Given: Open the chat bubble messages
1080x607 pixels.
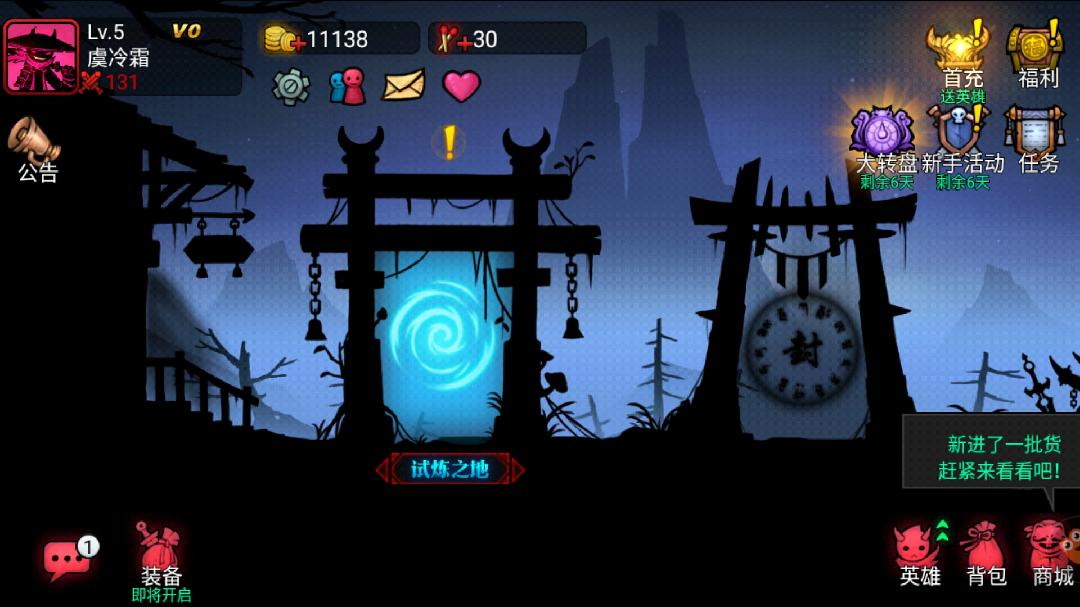Looking at the screenshot, I should tap(67, 560).
